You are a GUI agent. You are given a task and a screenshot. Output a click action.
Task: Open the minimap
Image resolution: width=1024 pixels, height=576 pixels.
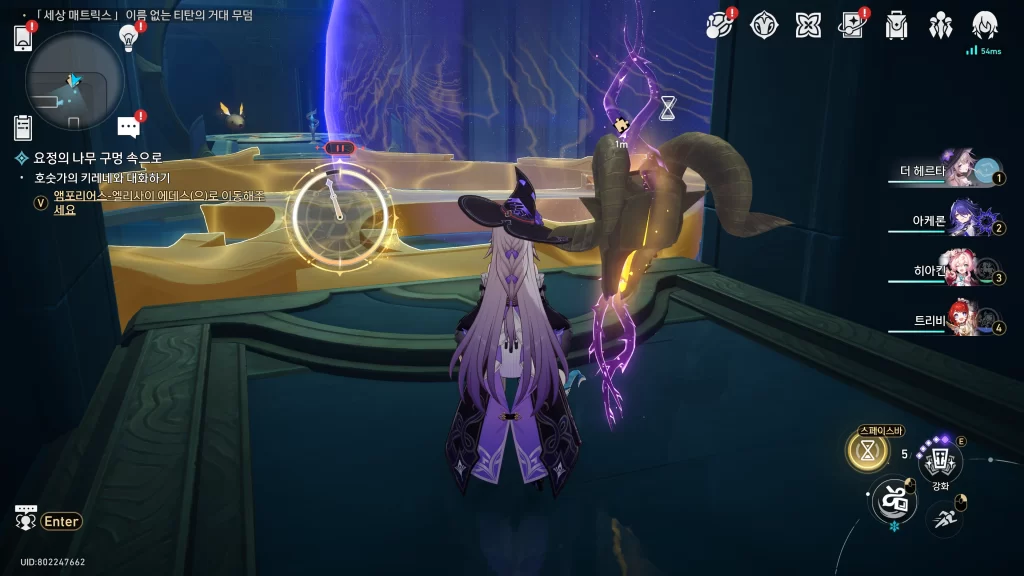74,80
